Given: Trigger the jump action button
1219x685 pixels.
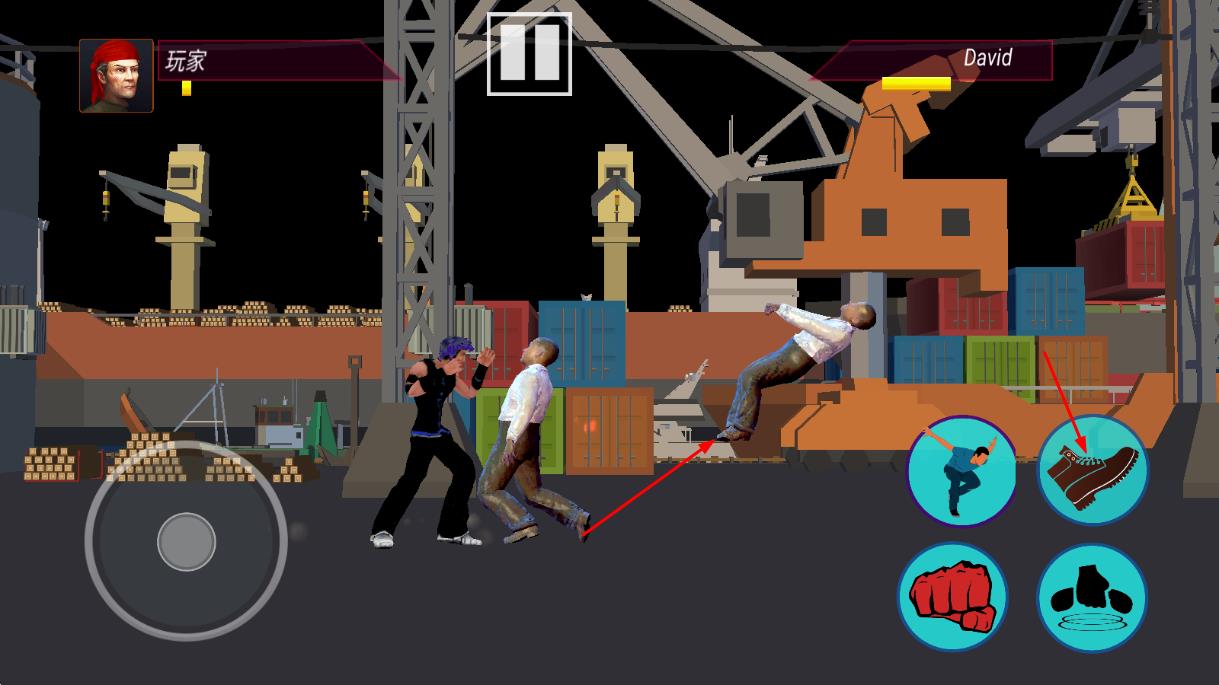Looking at the screenshot, I should (x=961, y=471).
